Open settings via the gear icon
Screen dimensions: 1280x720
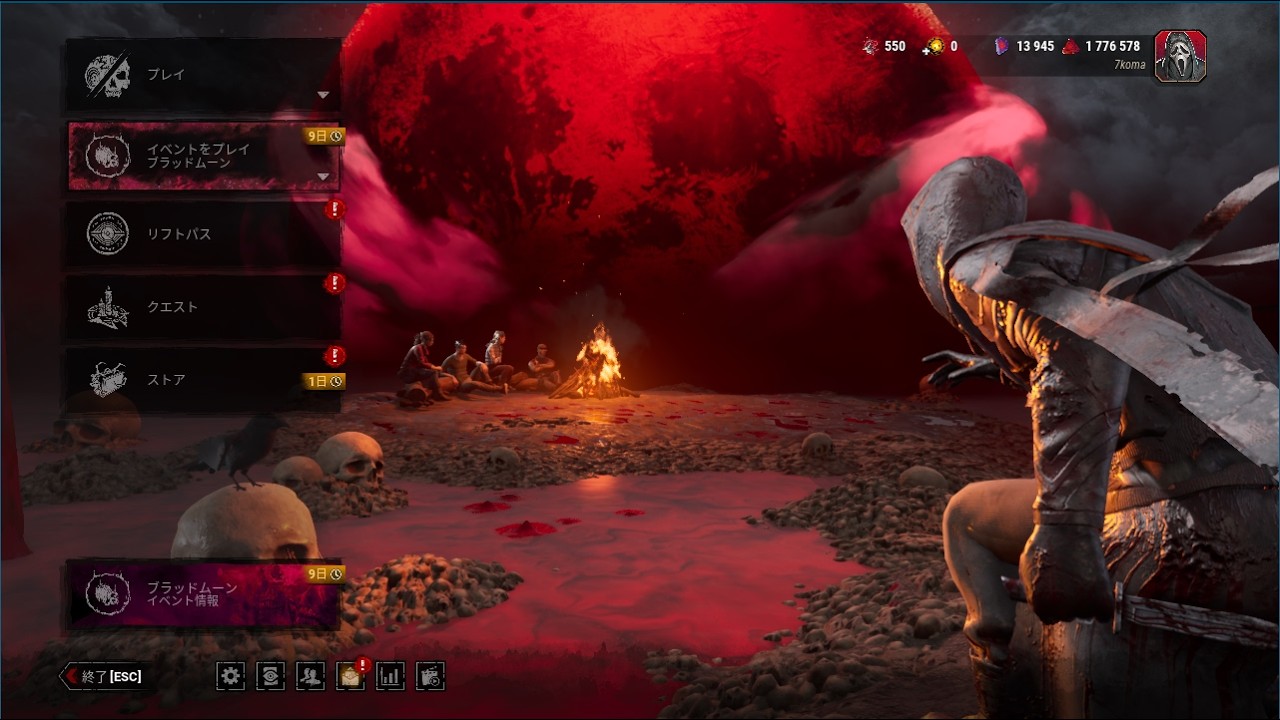click(x=230, y=676)
